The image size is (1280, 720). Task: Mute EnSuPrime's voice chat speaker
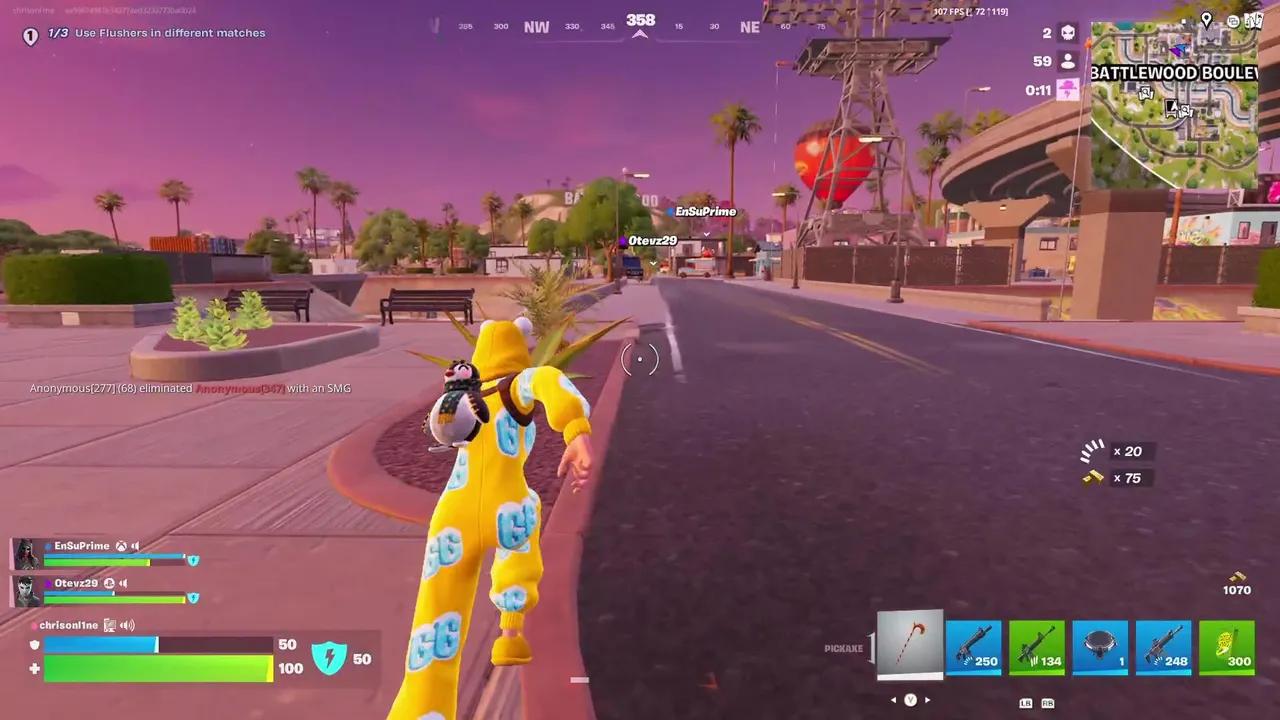click(136, 546)
